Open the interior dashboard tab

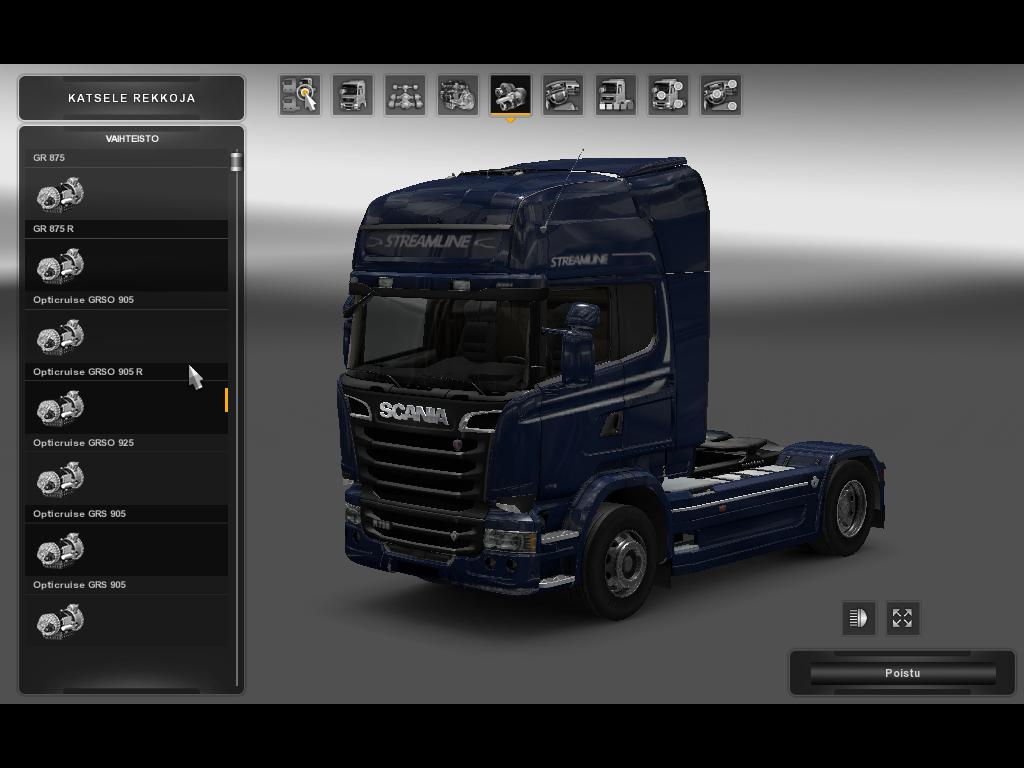563,95
